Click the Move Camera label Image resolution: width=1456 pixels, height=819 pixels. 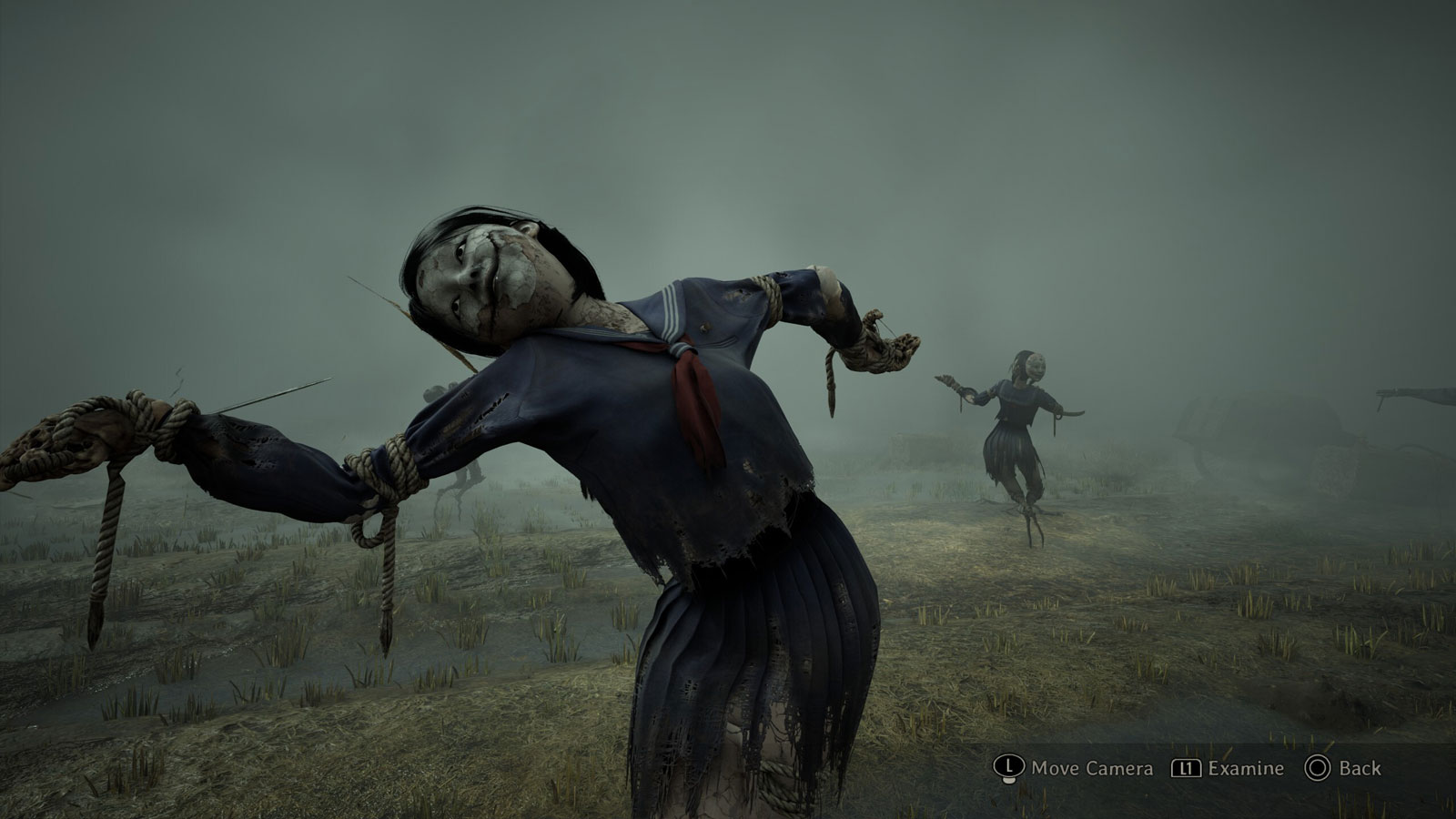pos(1092,769)
